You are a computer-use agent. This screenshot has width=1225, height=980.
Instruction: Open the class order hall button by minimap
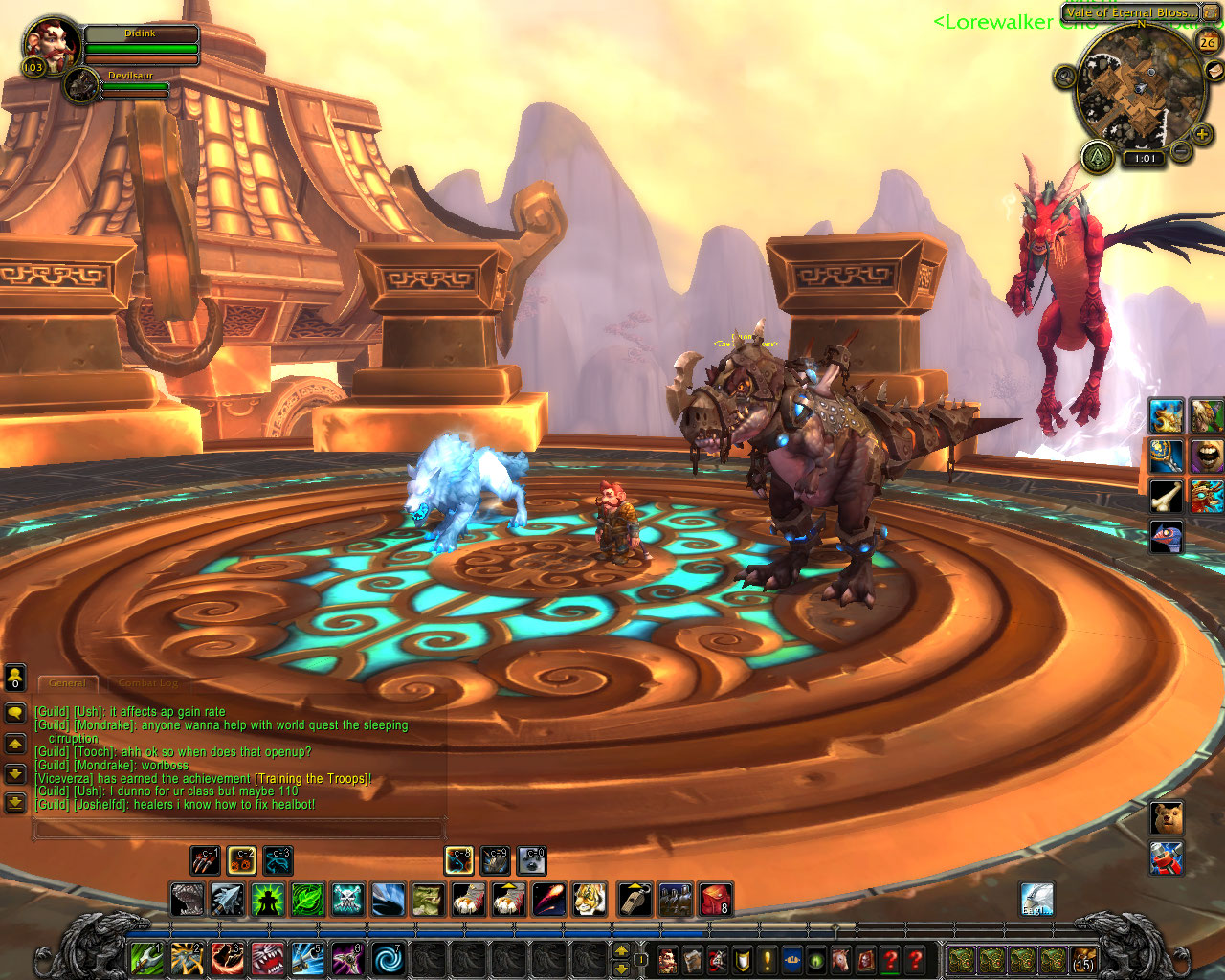point(1097,156)
